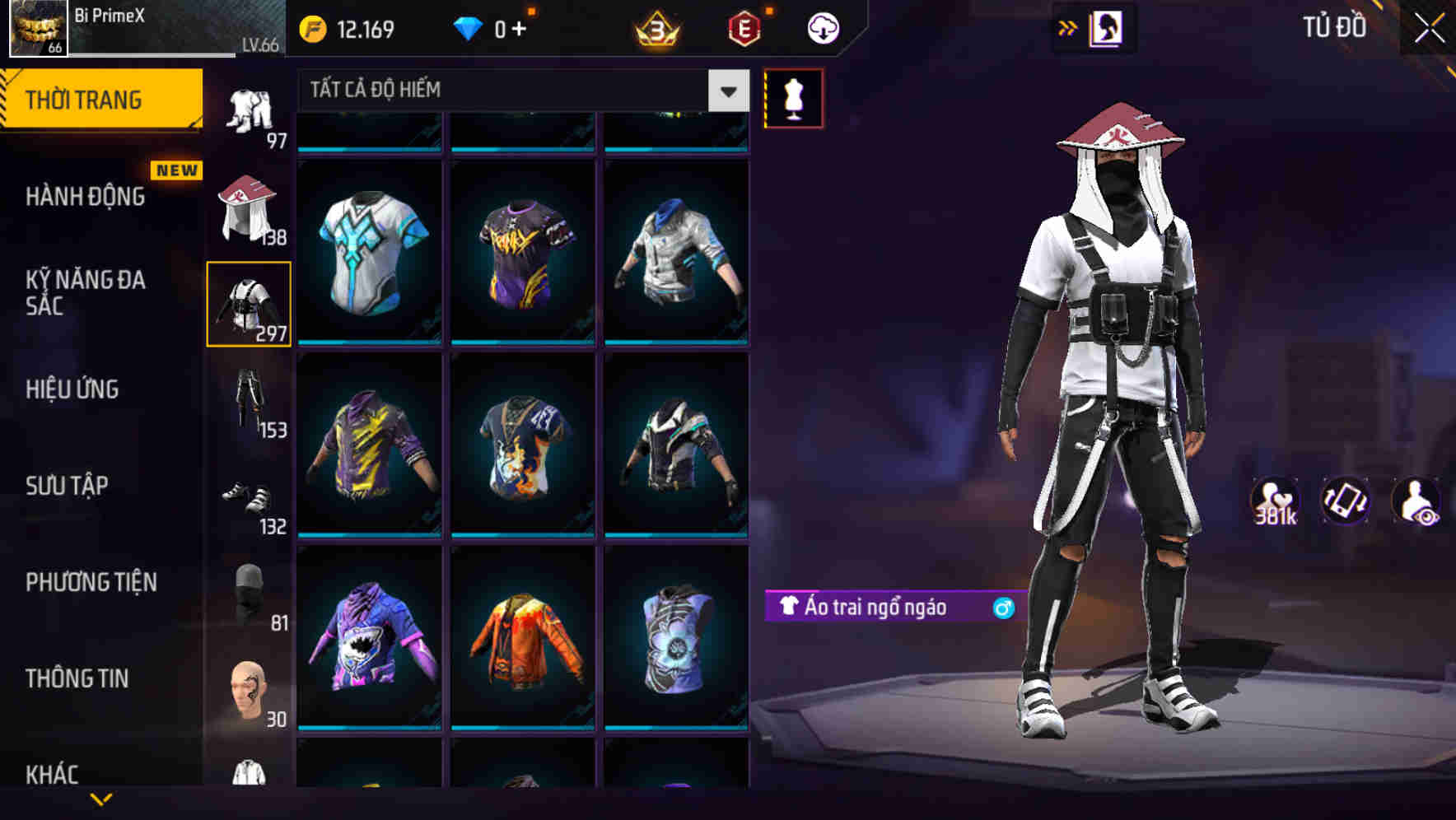Open the cloud download icon in the top bar
This screenshot has height=820, width=1456.
coord(821,27)
